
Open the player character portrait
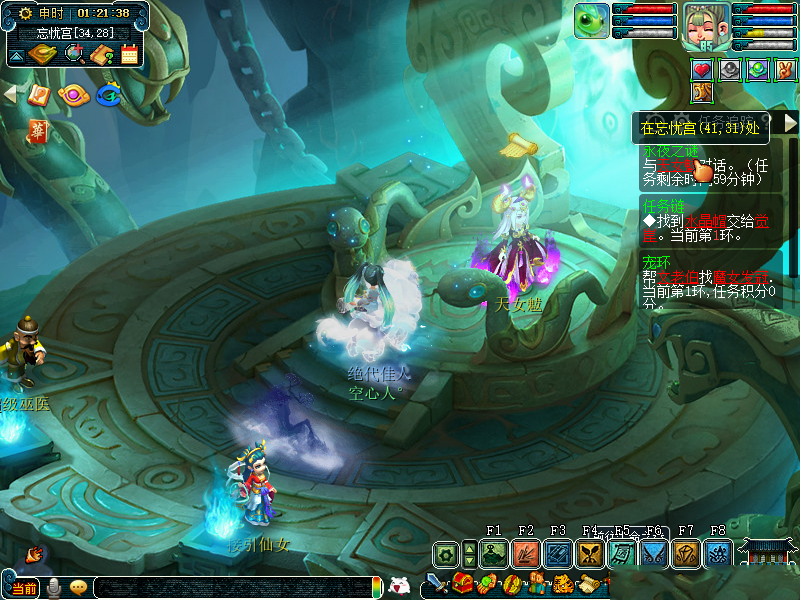(x=706, y=25)
